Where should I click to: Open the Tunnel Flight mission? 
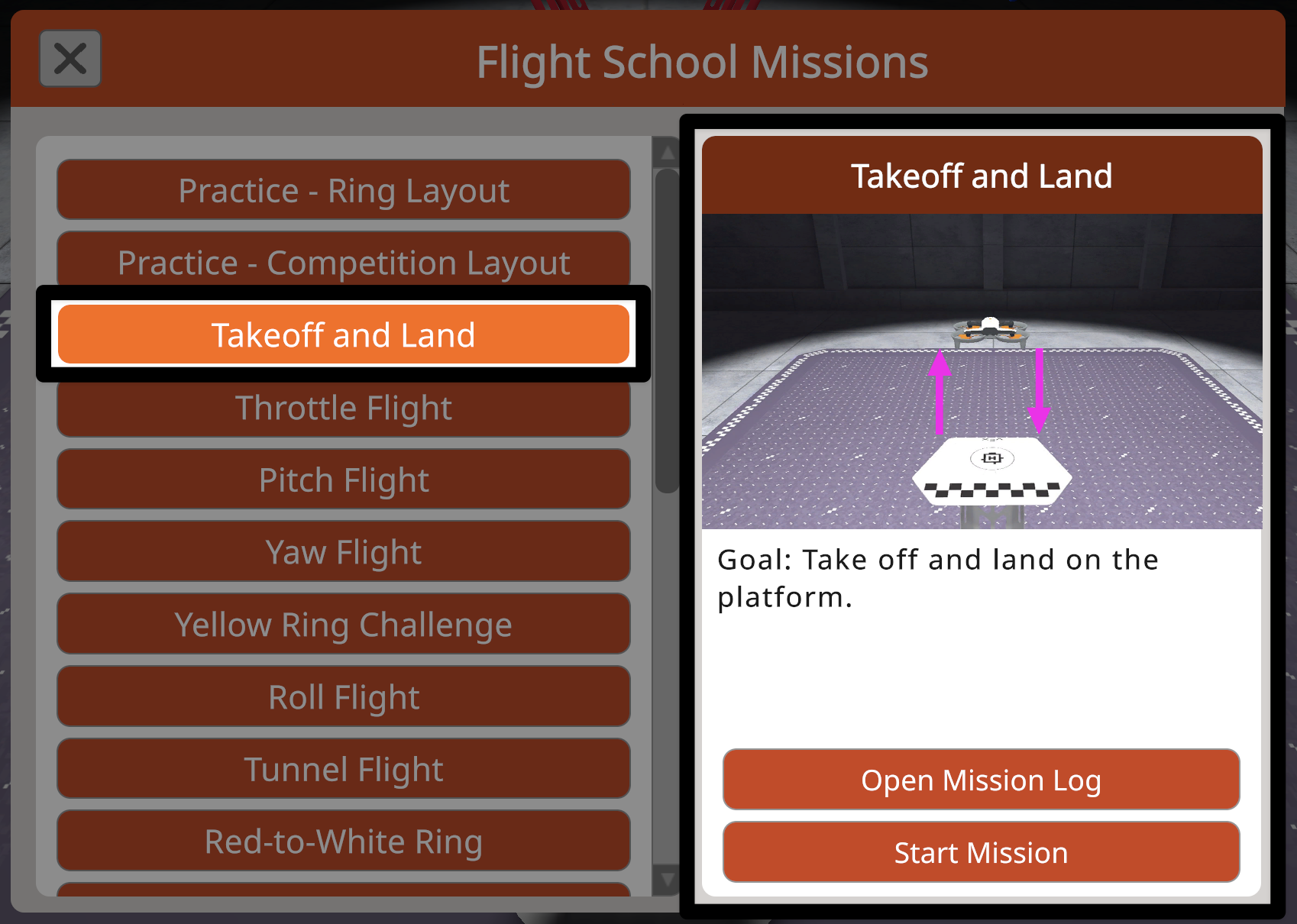343,768
